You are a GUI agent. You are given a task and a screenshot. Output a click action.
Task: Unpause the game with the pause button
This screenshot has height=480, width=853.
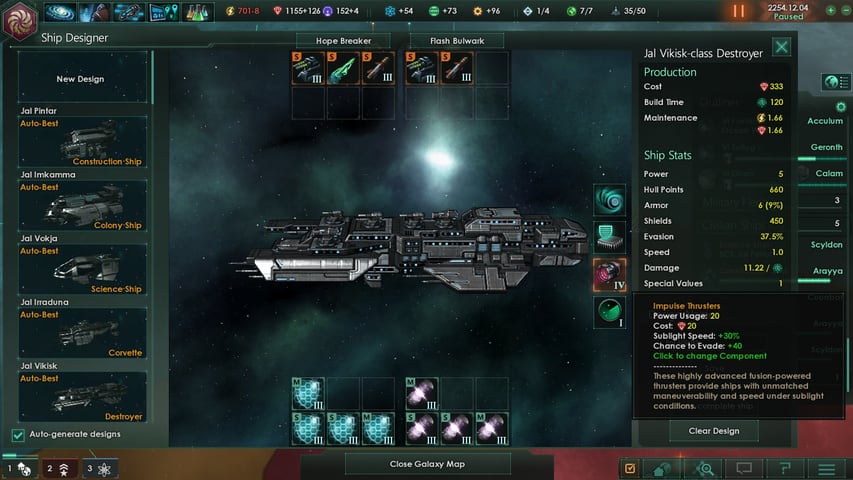[x=739, y=11]
